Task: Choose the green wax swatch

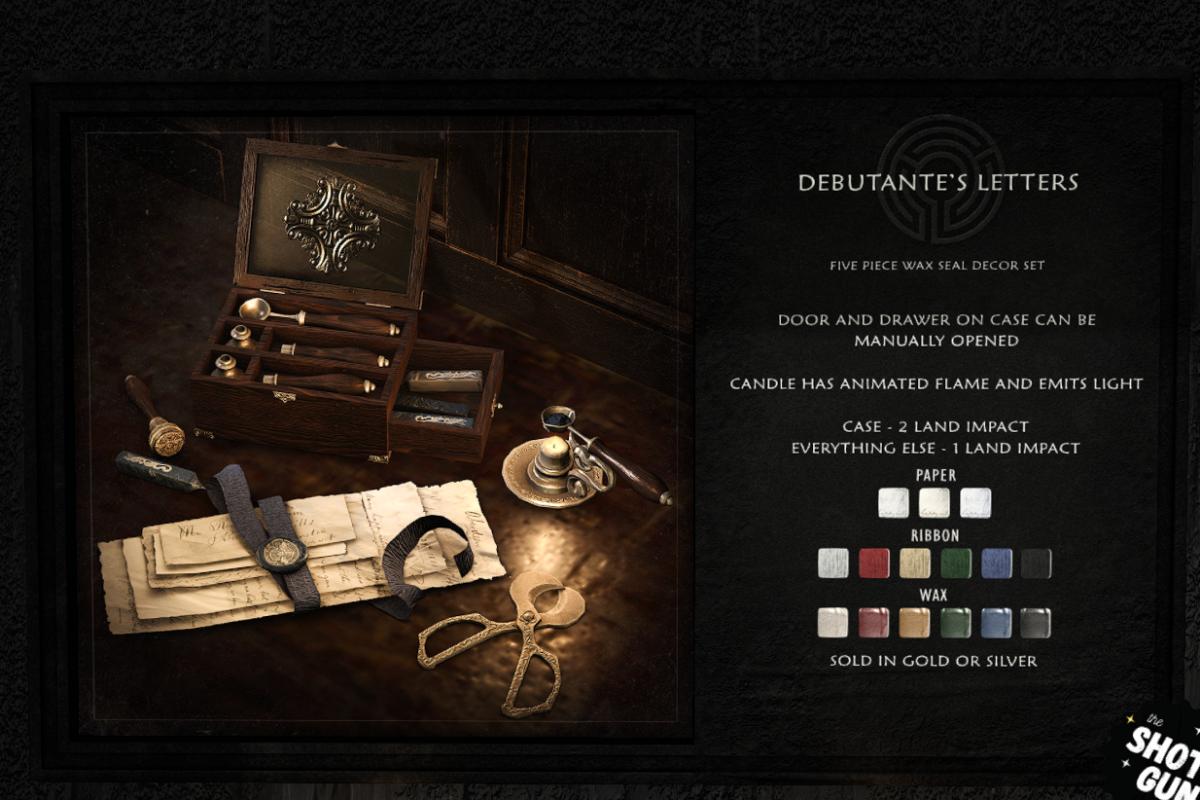Action: coord(955,623)
